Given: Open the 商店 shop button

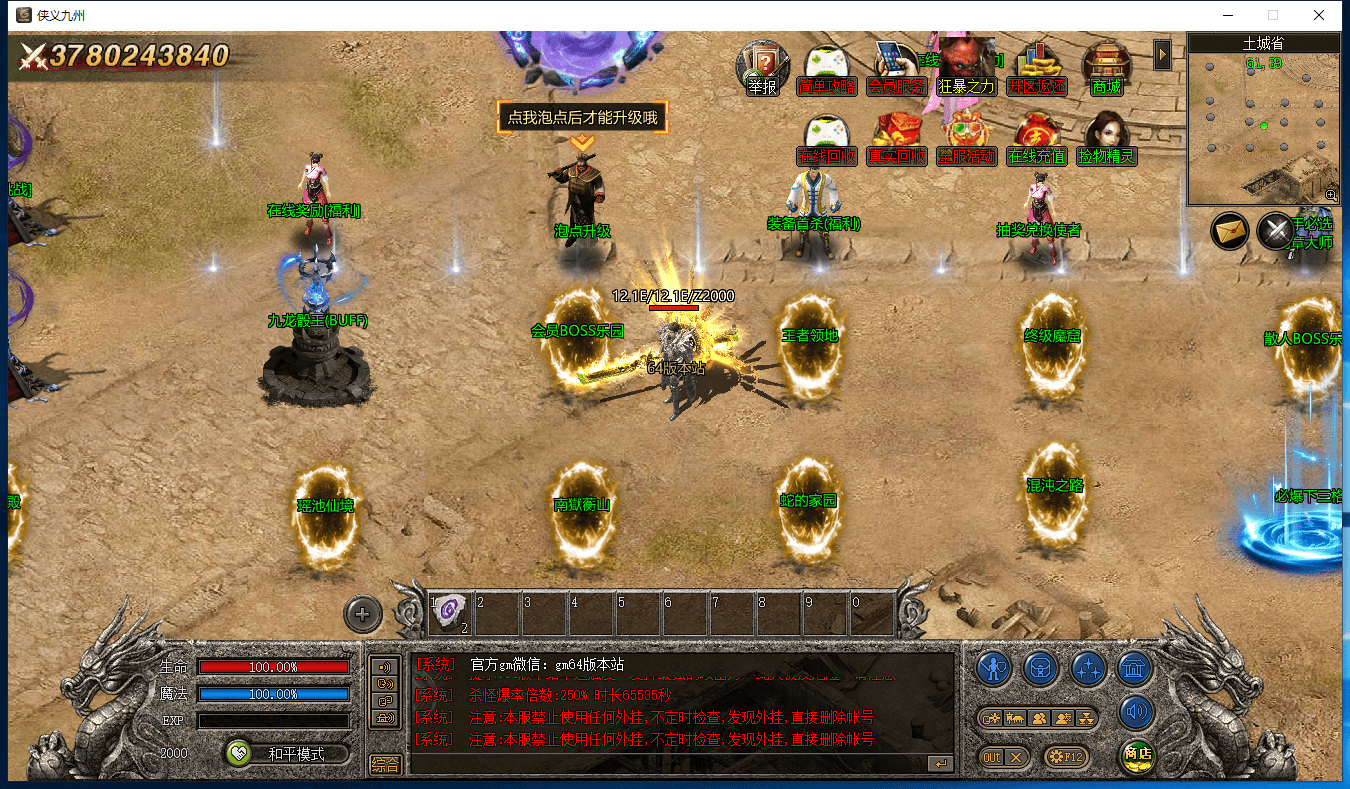Looking at the screenshot, I should (x=1137, y=755).
